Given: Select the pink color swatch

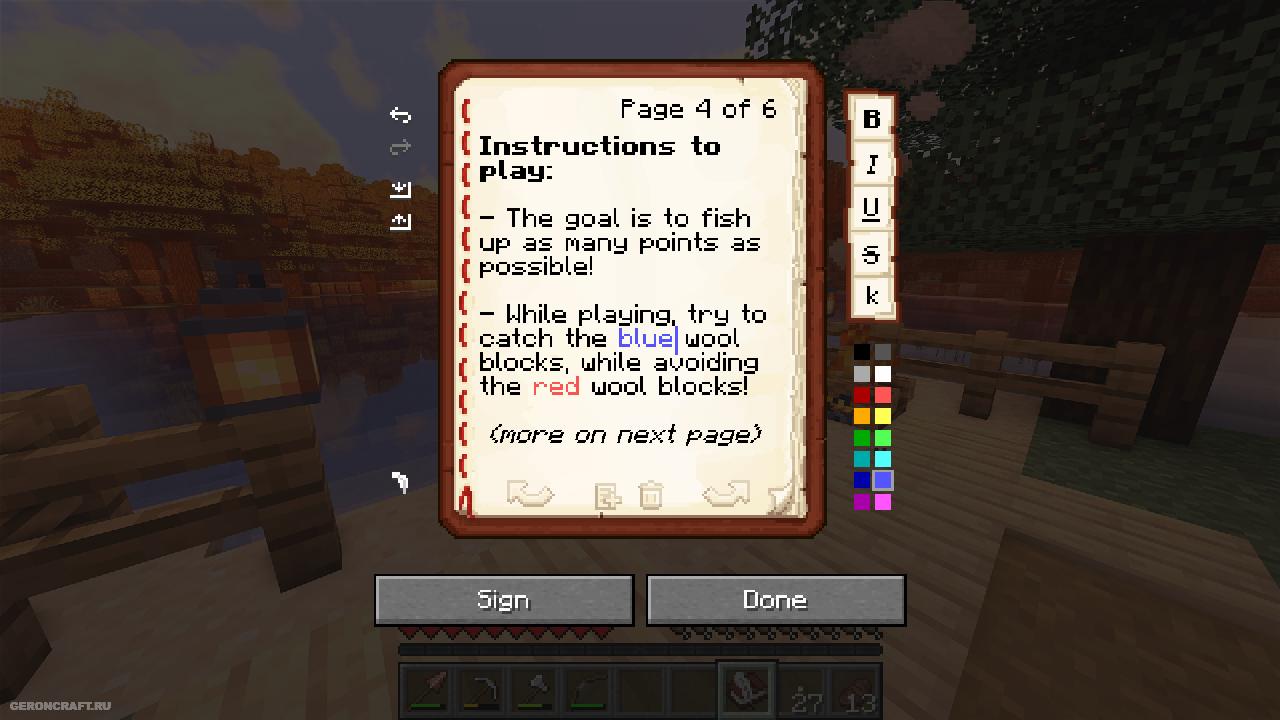Looking at the screenshot, I should pyautogui.click(x=883, y=502).
